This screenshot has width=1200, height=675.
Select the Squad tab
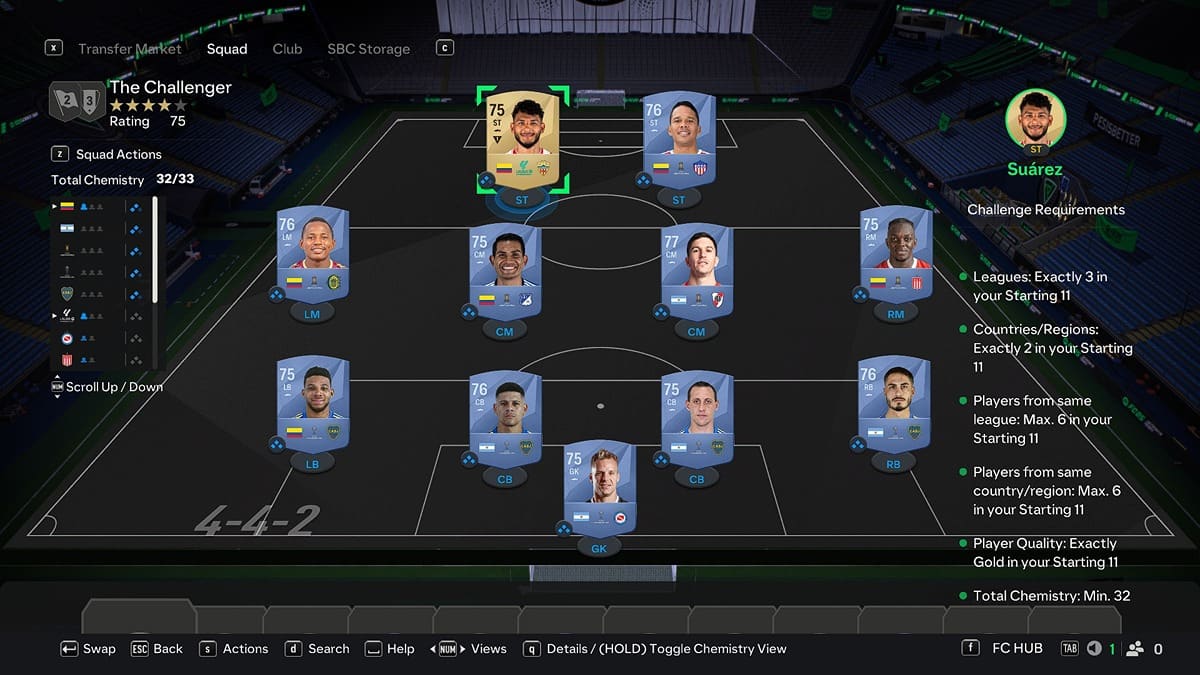[x=227, y=49]
